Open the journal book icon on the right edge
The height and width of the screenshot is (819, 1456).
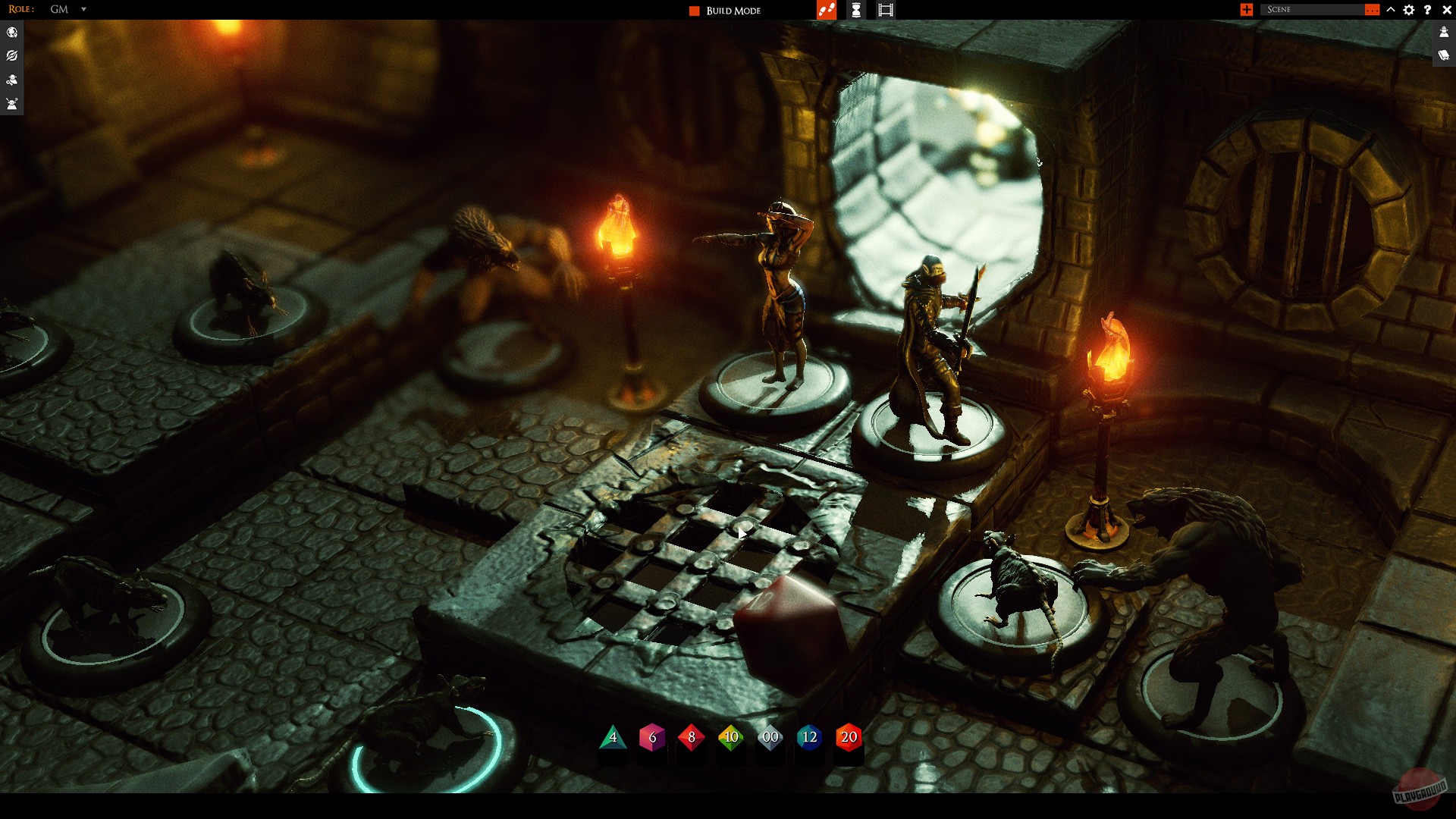(1443, 55)
